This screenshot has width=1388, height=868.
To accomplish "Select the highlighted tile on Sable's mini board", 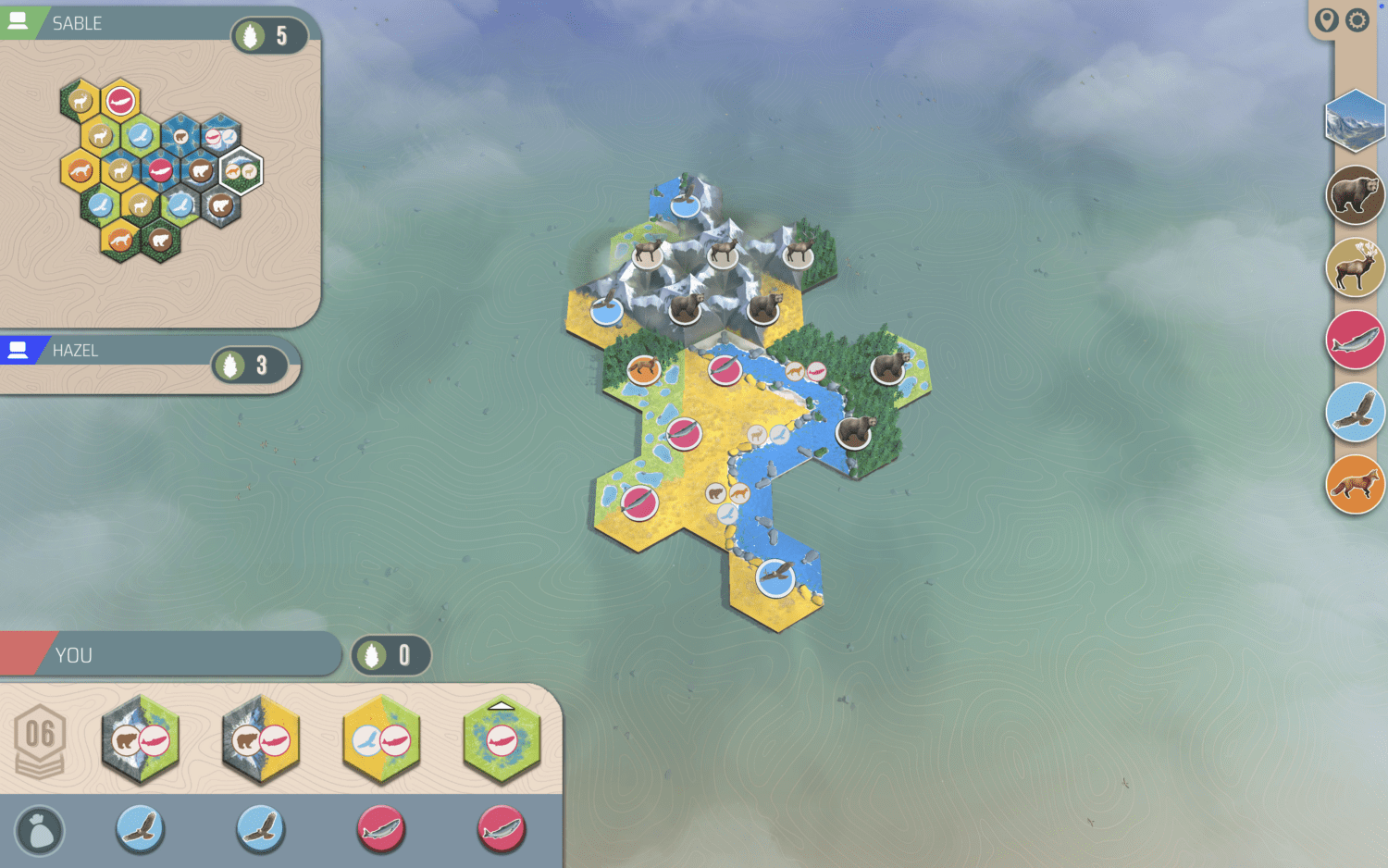I will click(x=242, y=170).
